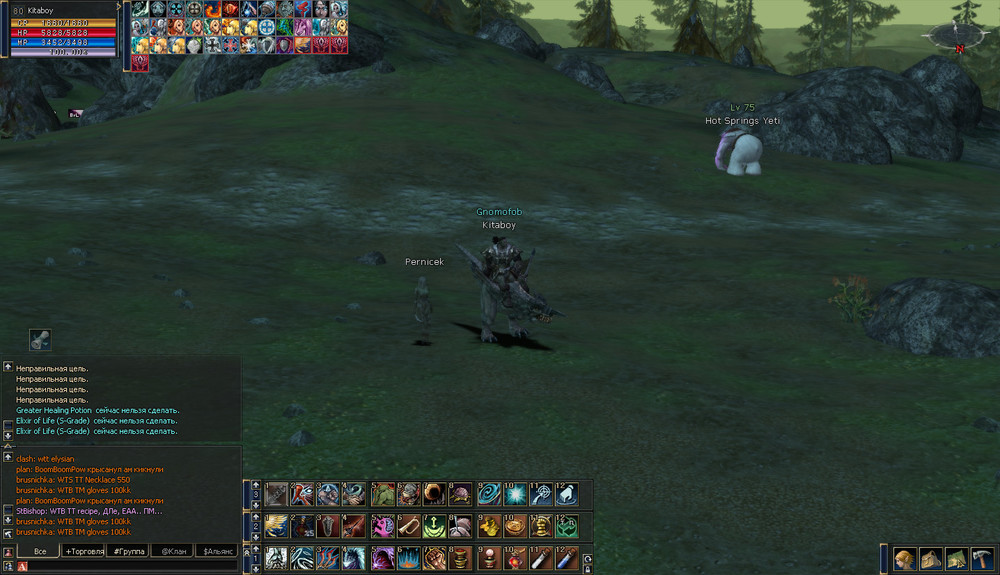Select the #Группа party chat tab
The height and width of the screenshot is (575, 1000).
coord(126,551)
